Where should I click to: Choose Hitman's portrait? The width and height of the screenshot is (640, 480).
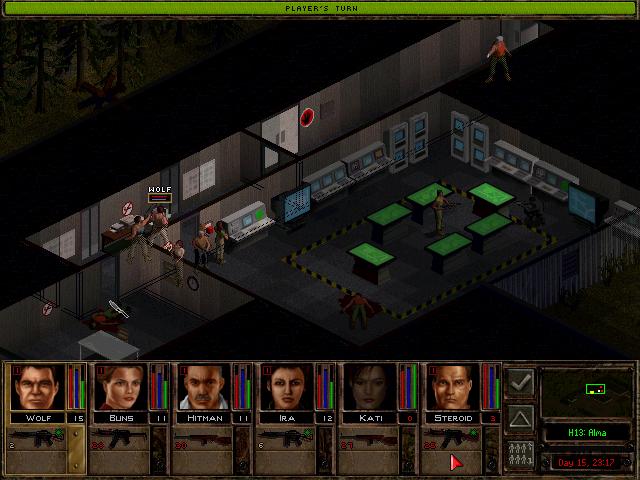pos(204,387)
